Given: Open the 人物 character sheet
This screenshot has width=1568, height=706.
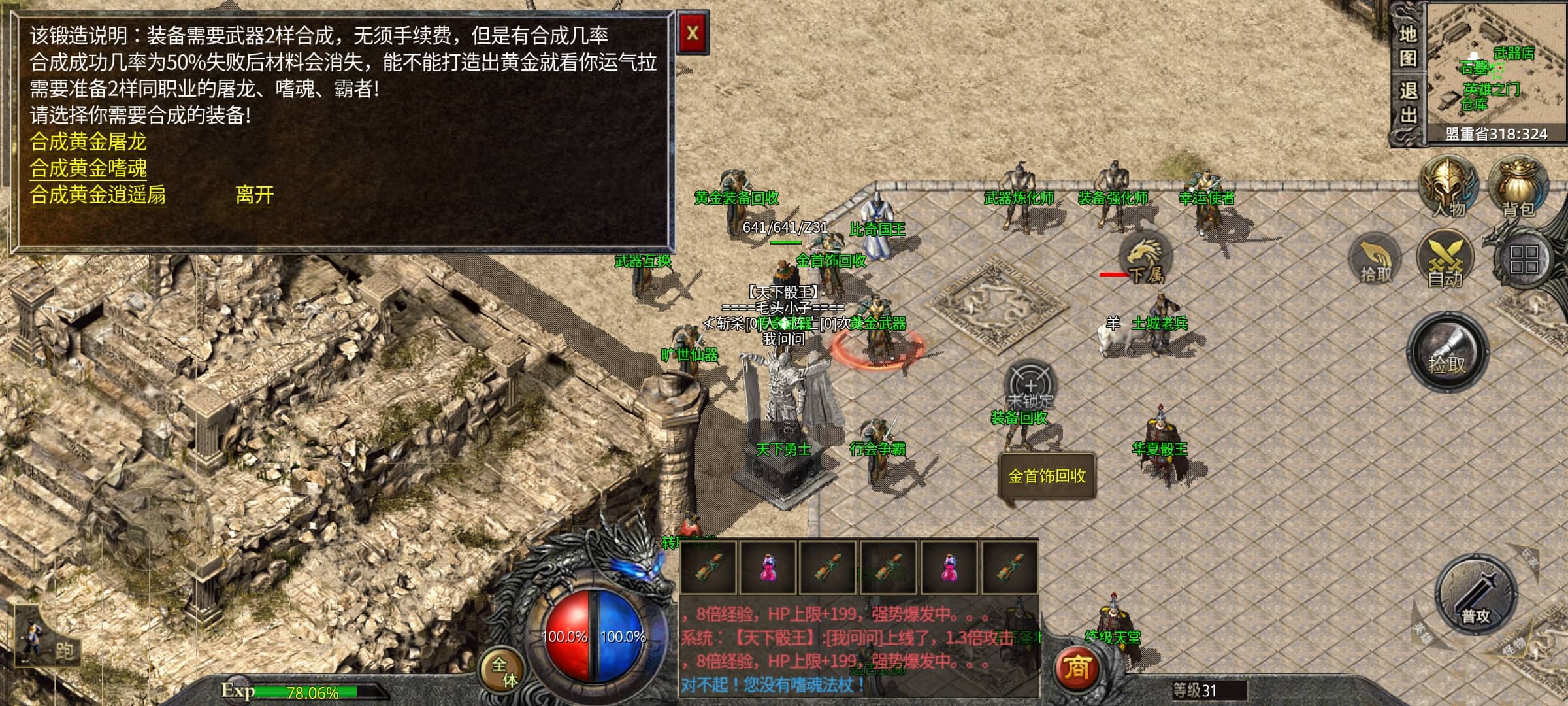Looking at the screenshot, I should [1448, 186].
